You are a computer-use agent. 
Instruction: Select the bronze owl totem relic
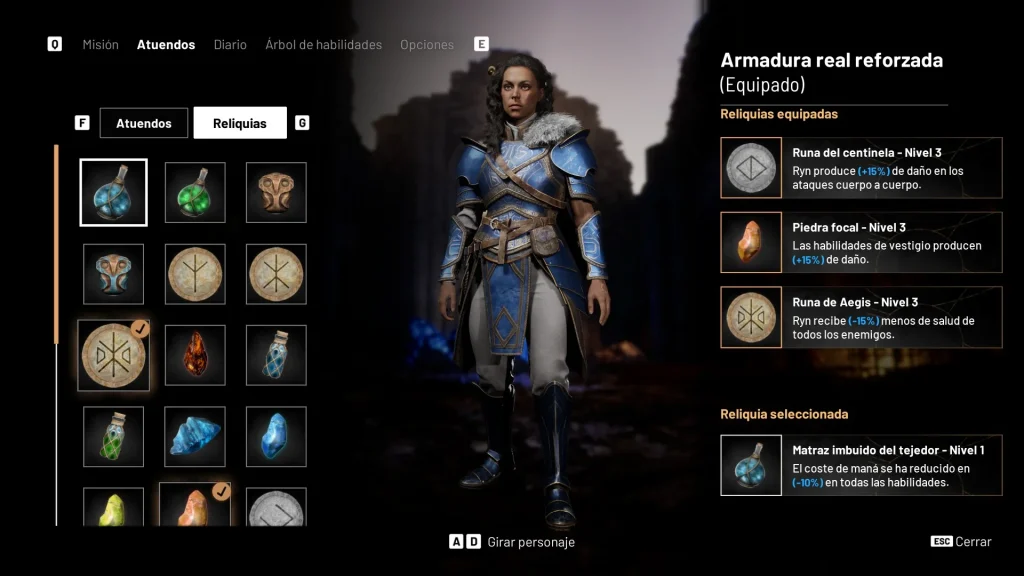click(276, 193)
